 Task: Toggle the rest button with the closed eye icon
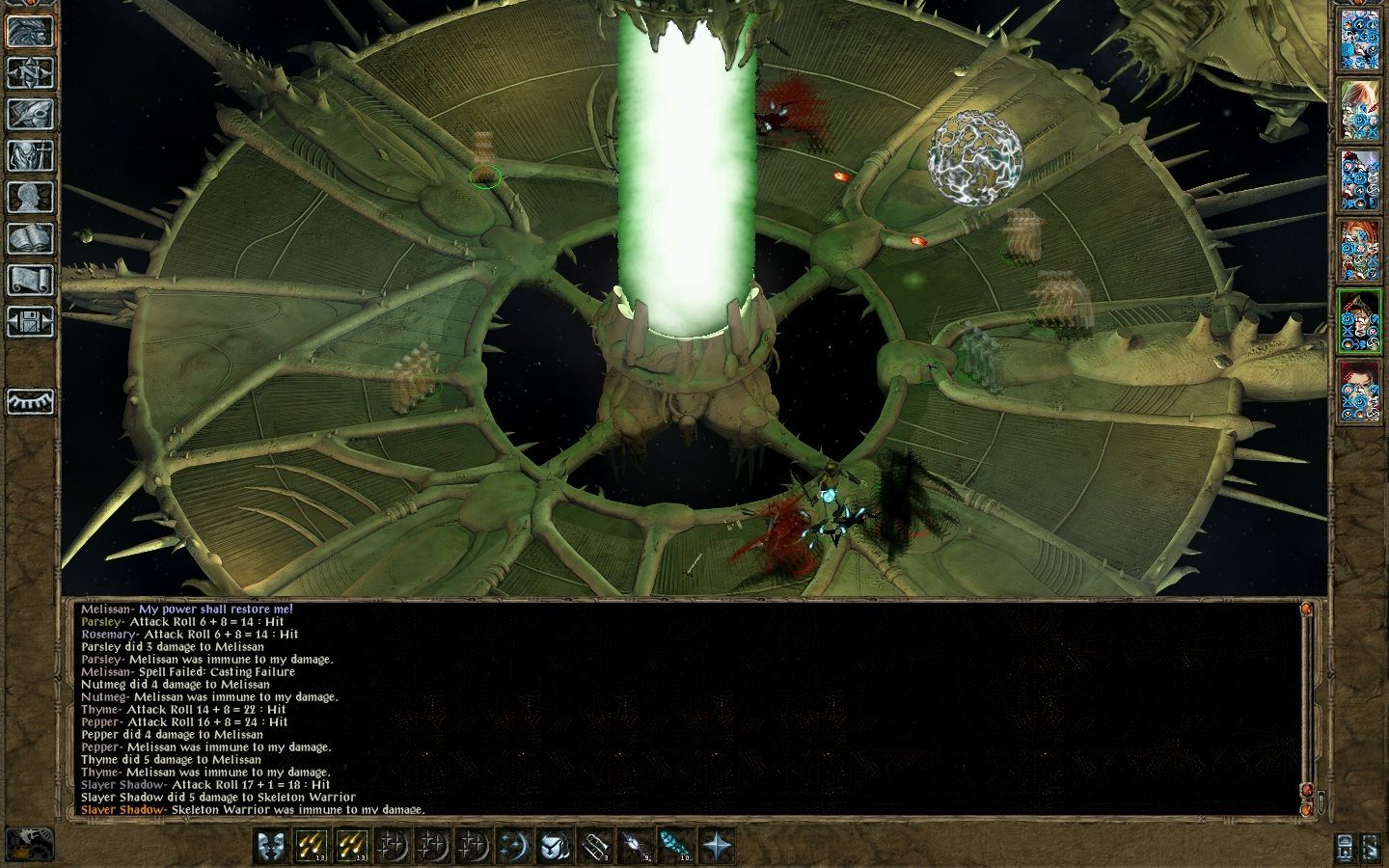tap(30, 401)
